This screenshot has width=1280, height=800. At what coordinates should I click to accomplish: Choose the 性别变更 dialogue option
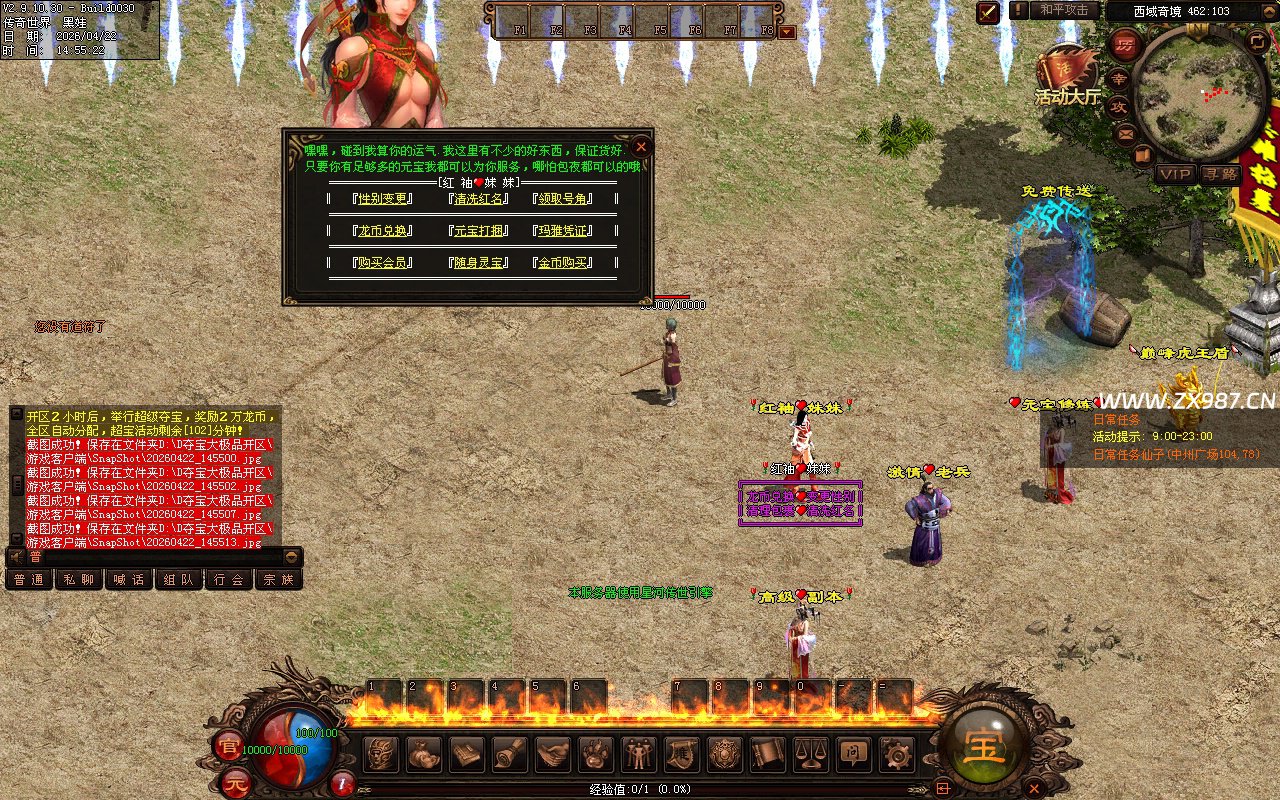(x=383, y=198)
